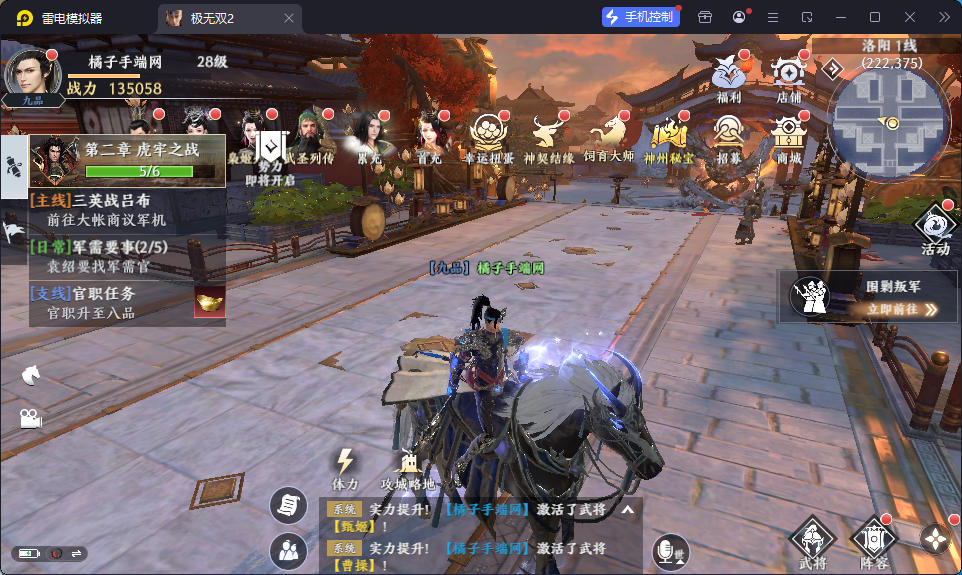Screen dimensions: 962x575
Task: Minimize the emulator window
Action: 841,17
